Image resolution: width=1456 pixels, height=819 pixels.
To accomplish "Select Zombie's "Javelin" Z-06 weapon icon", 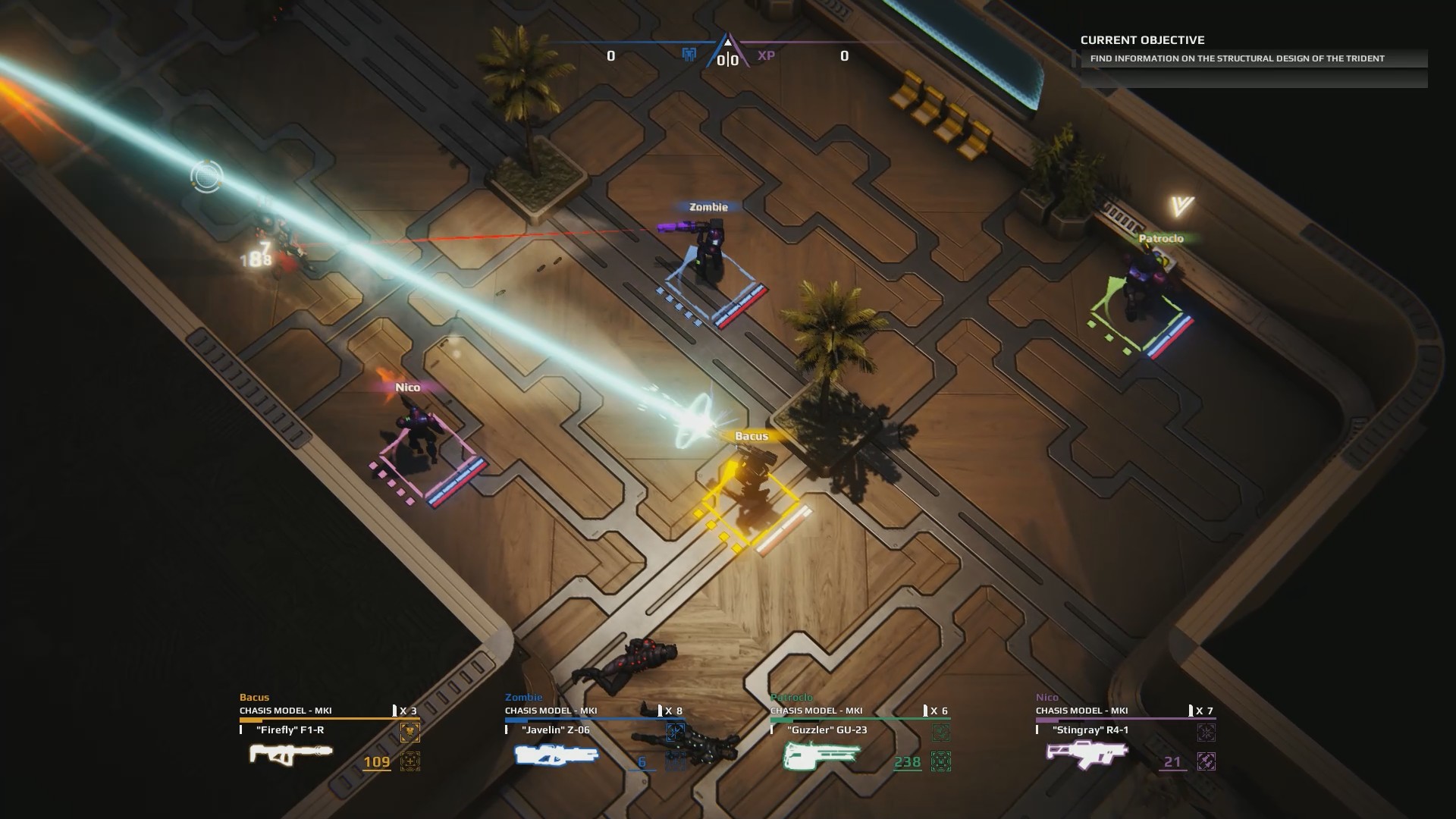I will tap(556, 755).
